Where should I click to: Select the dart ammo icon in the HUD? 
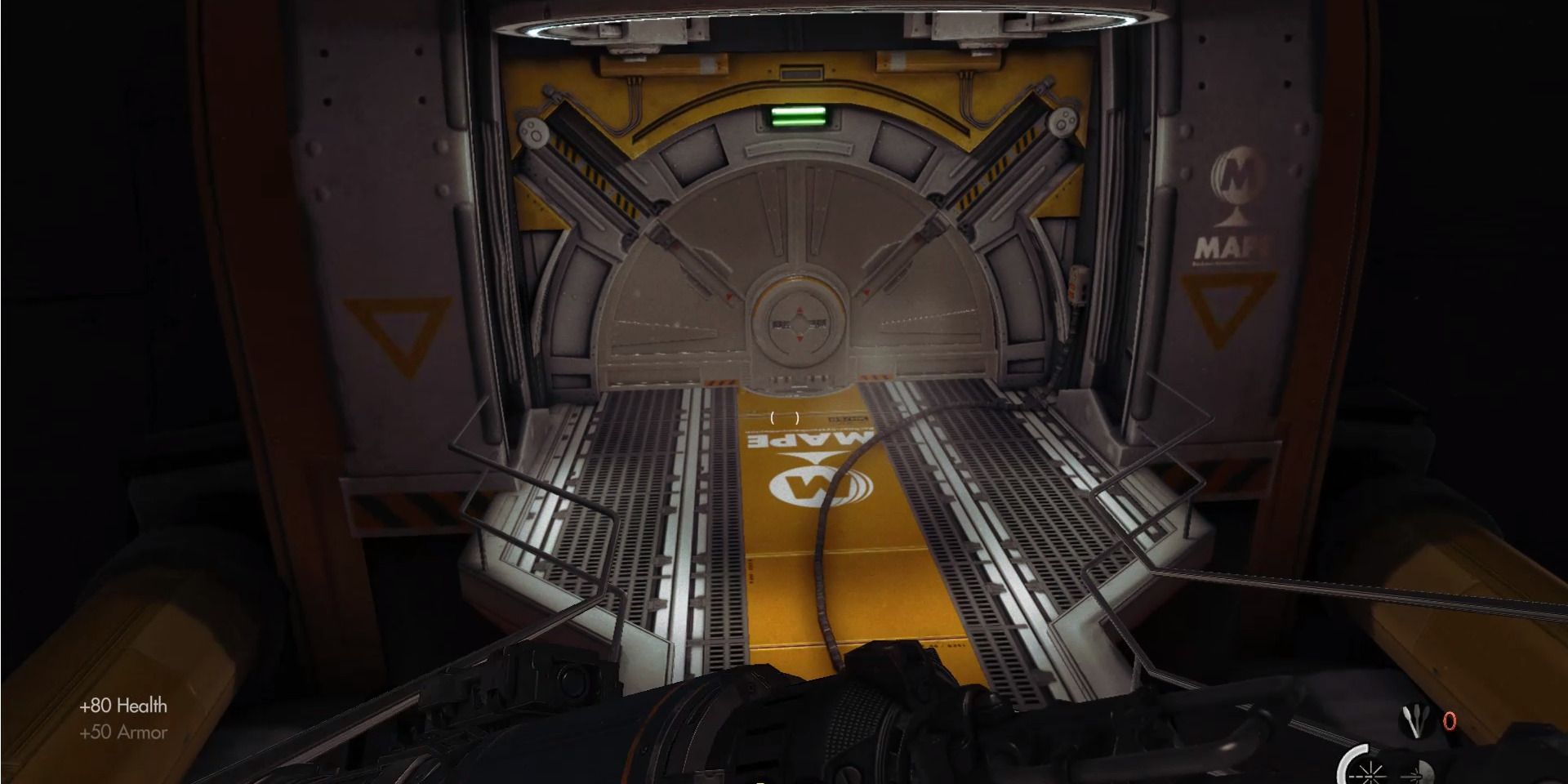1415,721
